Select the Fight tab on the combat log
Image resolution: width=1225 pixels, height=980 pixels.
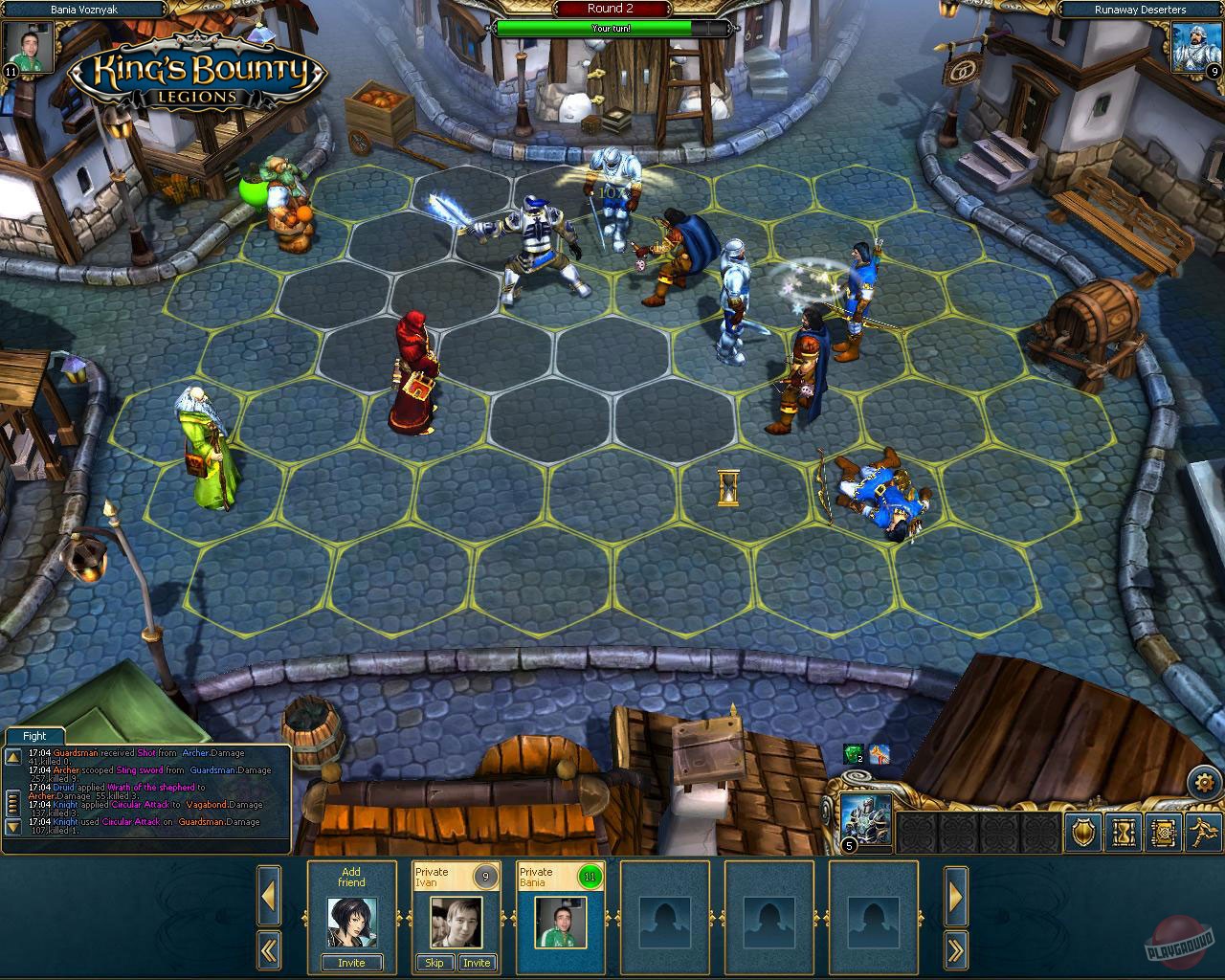pos(34,736)
